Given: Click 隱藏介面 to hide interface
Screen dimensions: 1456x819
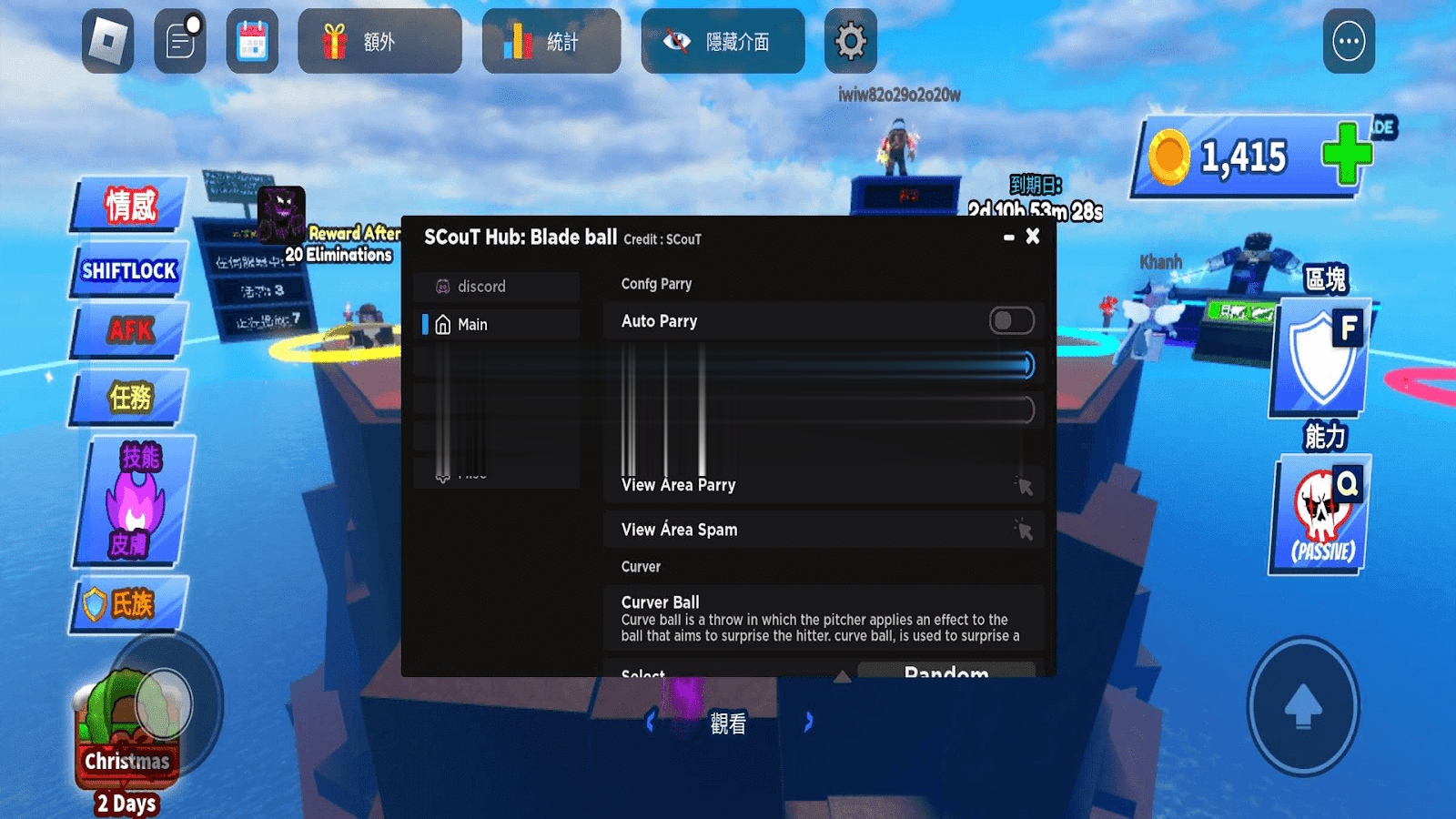Looking at the screenshot, I should click(723, 41).
